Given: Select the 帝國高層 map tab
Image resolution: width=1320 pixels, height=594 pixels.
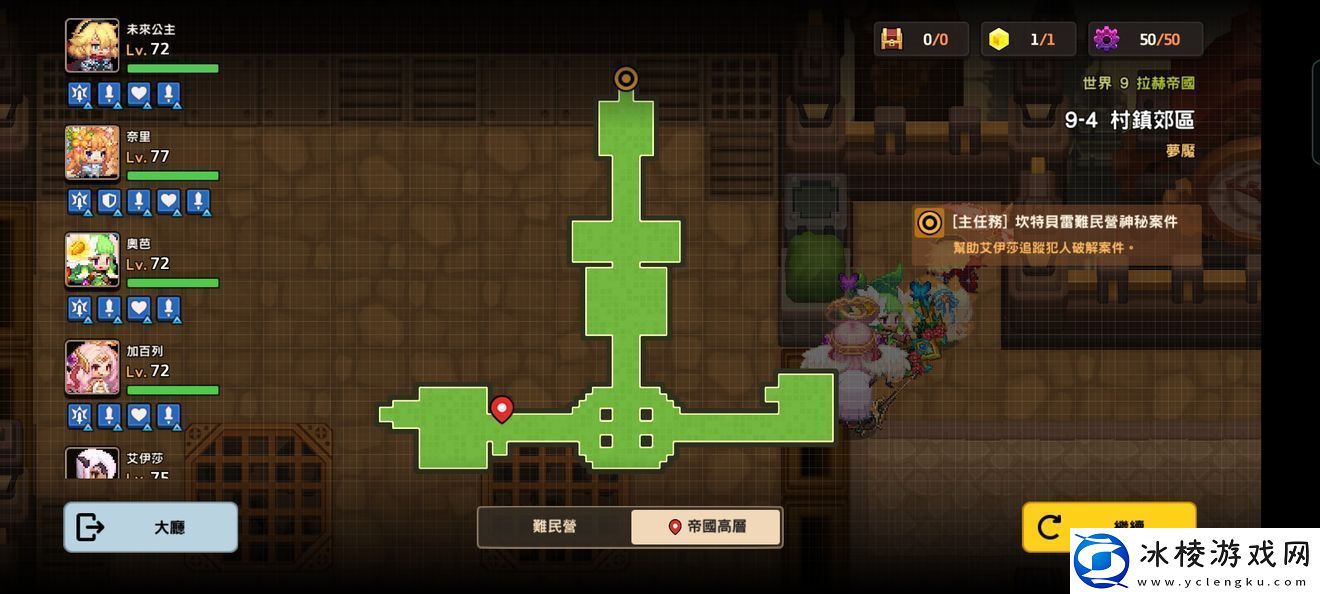Looking at the screenshot, I should point(706,527).
